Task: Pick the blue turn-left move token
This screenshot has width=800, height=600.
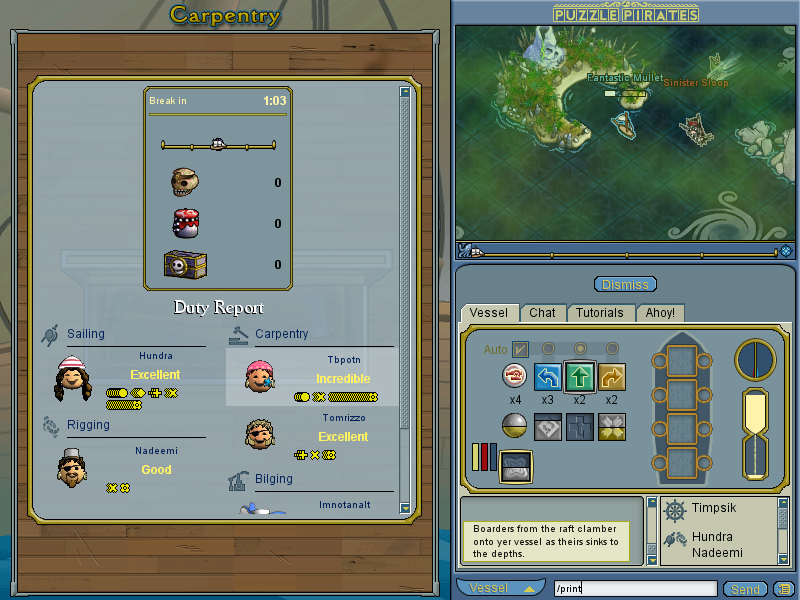Action: [548, 376]
